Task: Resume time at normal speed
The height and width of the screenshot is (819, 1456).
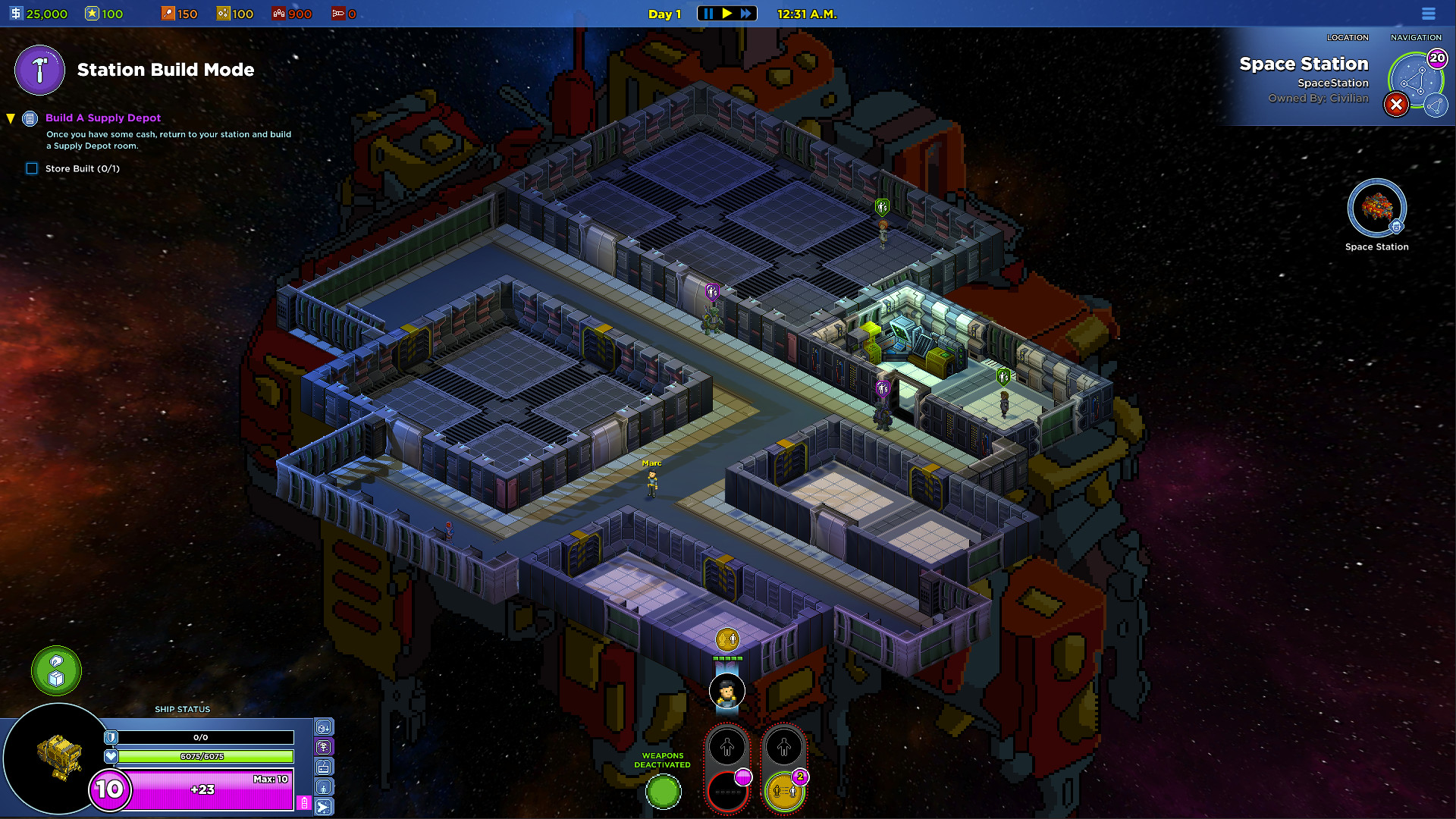Action: pyautogui.click(x=727, y=14)
